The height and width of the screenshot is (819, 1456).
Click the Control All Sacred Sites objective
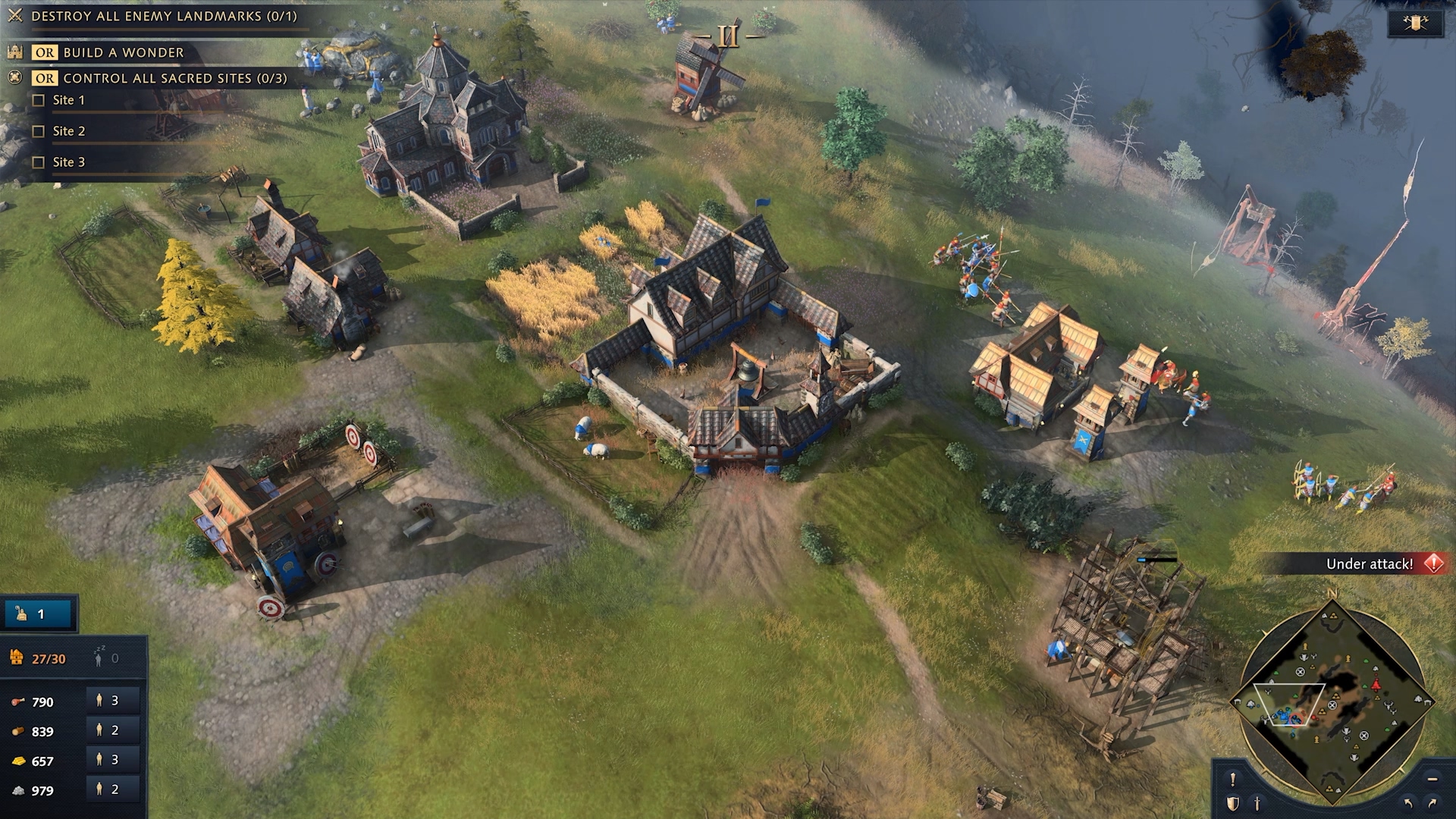[174, 78]
